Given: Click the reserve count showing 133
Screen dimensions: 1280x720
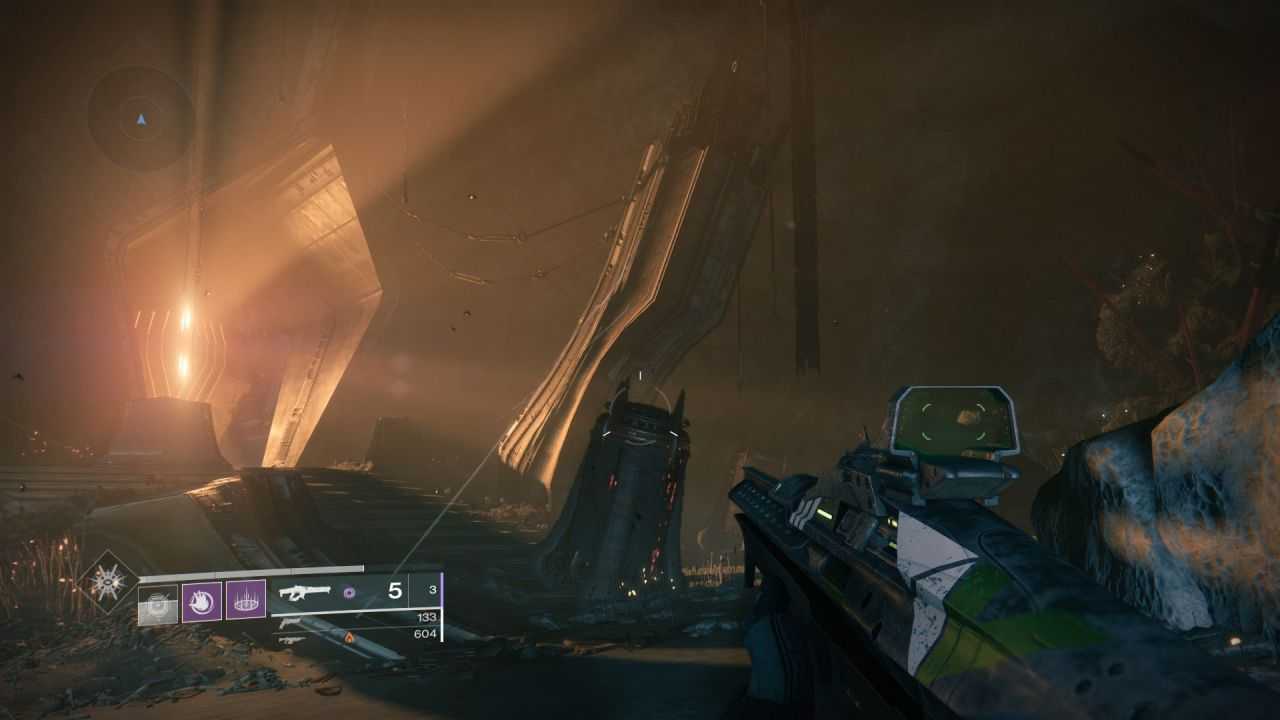Looking at the screenshot, I should (427, 616).
